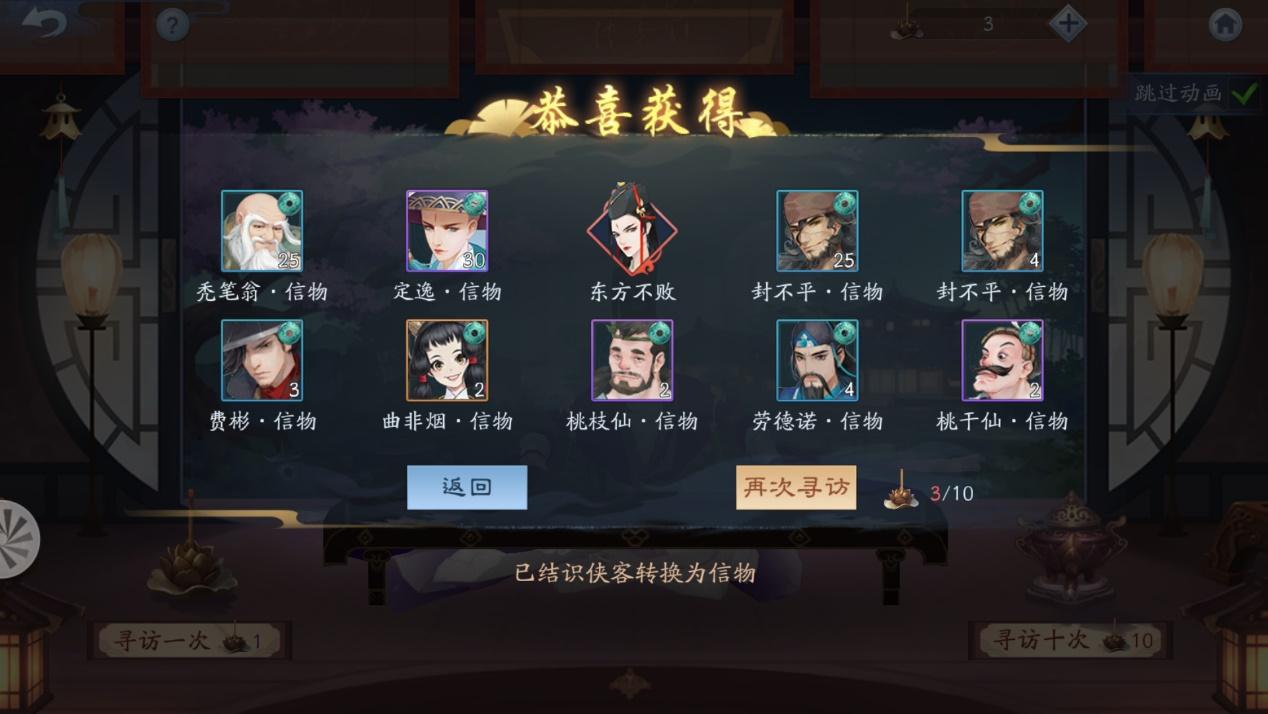Open the 东方不败 hero portrait
1268x714 pixels.
pos(632,231)
